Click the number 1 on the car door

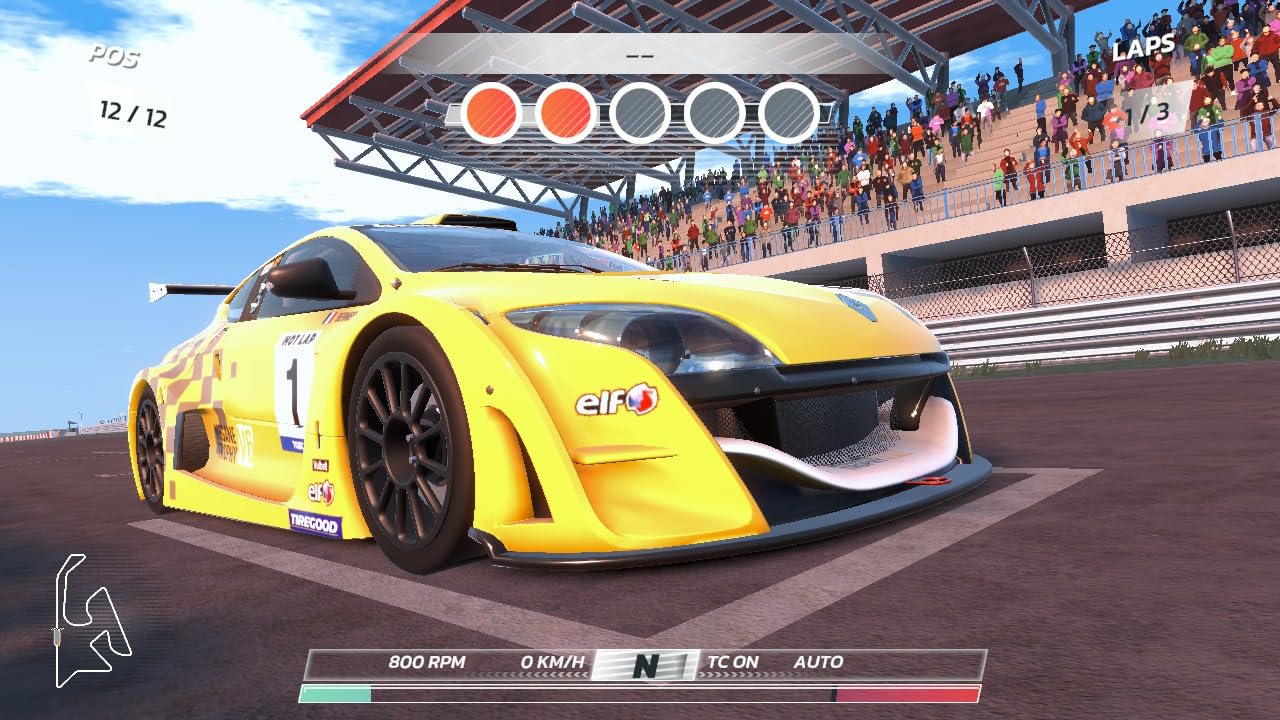294,381
